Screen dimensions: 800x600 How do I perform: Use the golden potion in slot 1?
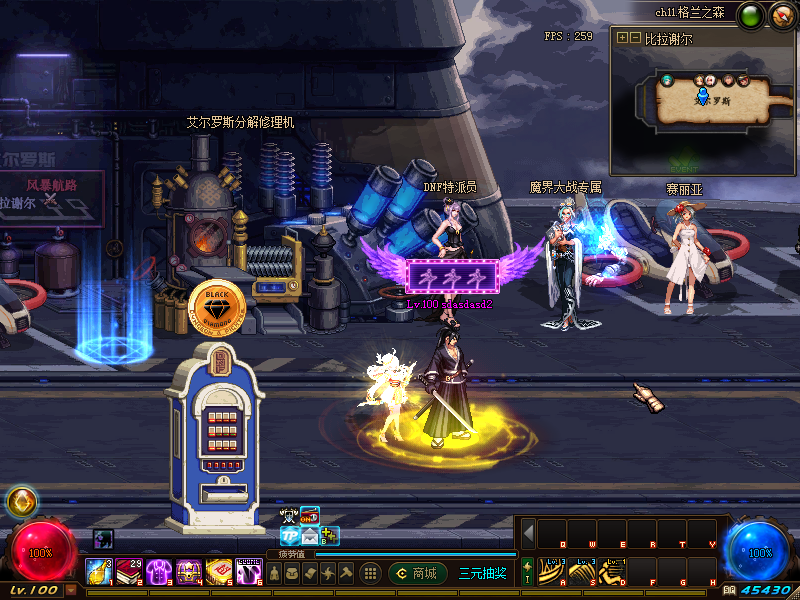(x=98, y=571)
